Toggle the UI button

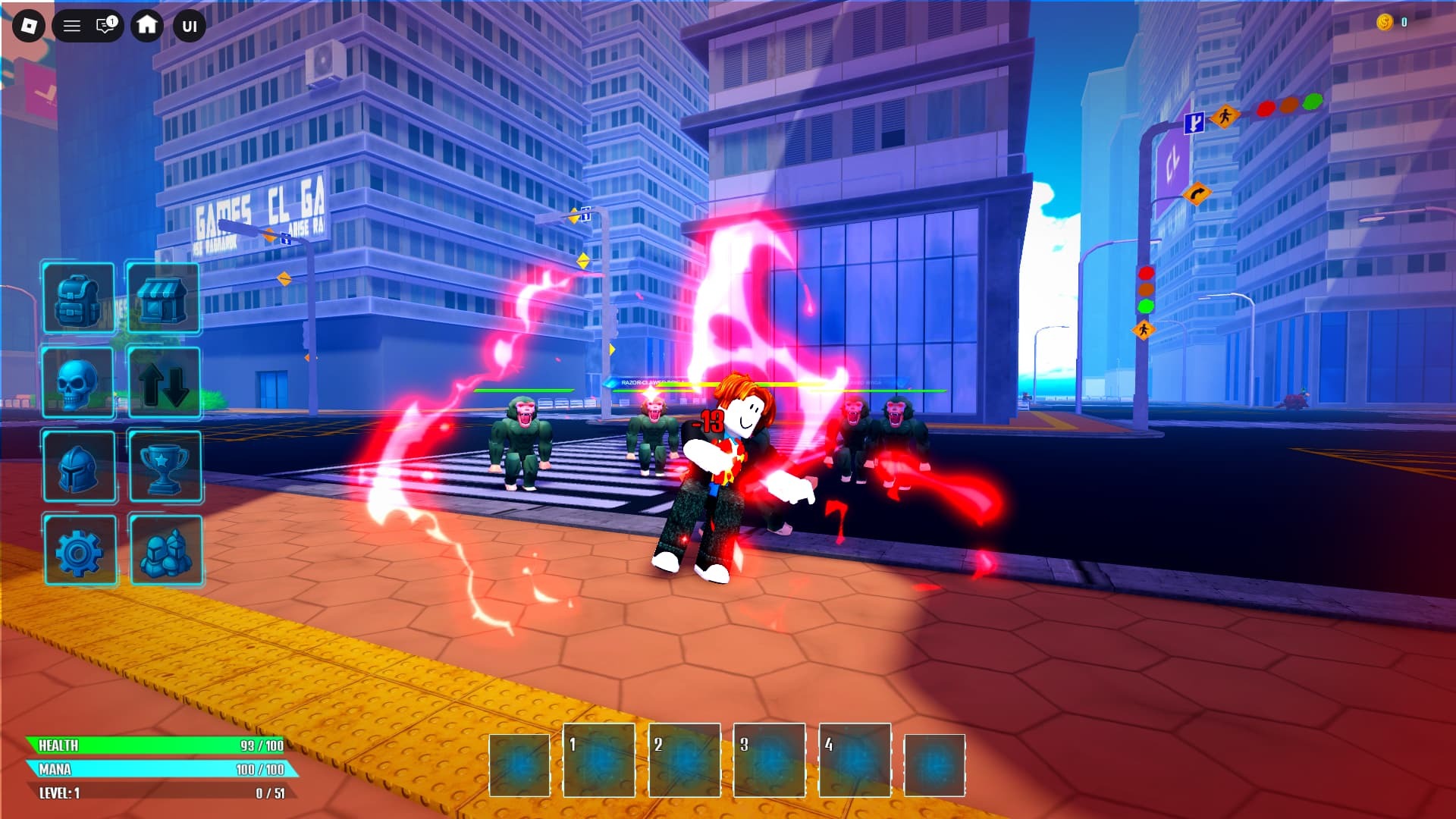190,27
